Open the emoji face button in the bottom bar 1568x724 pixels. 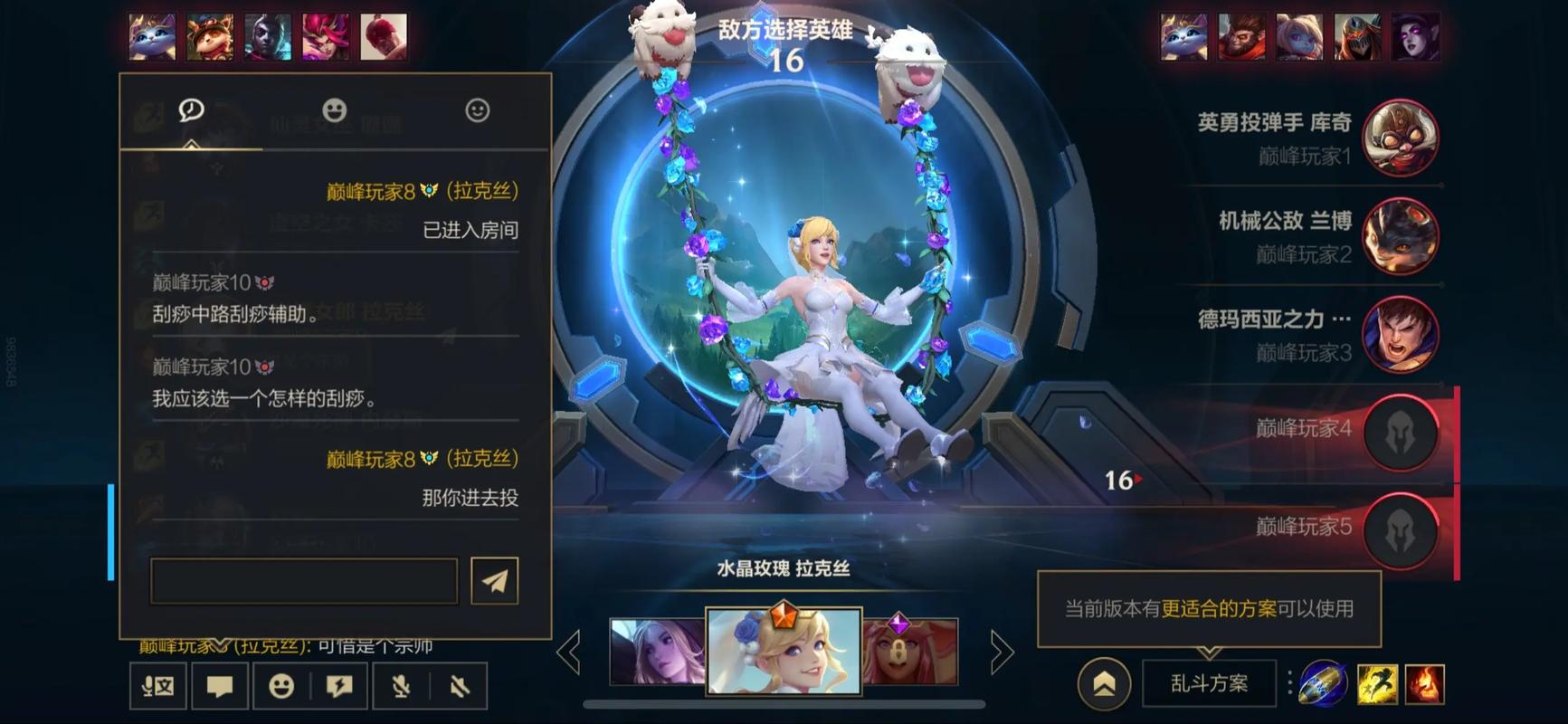281,686
